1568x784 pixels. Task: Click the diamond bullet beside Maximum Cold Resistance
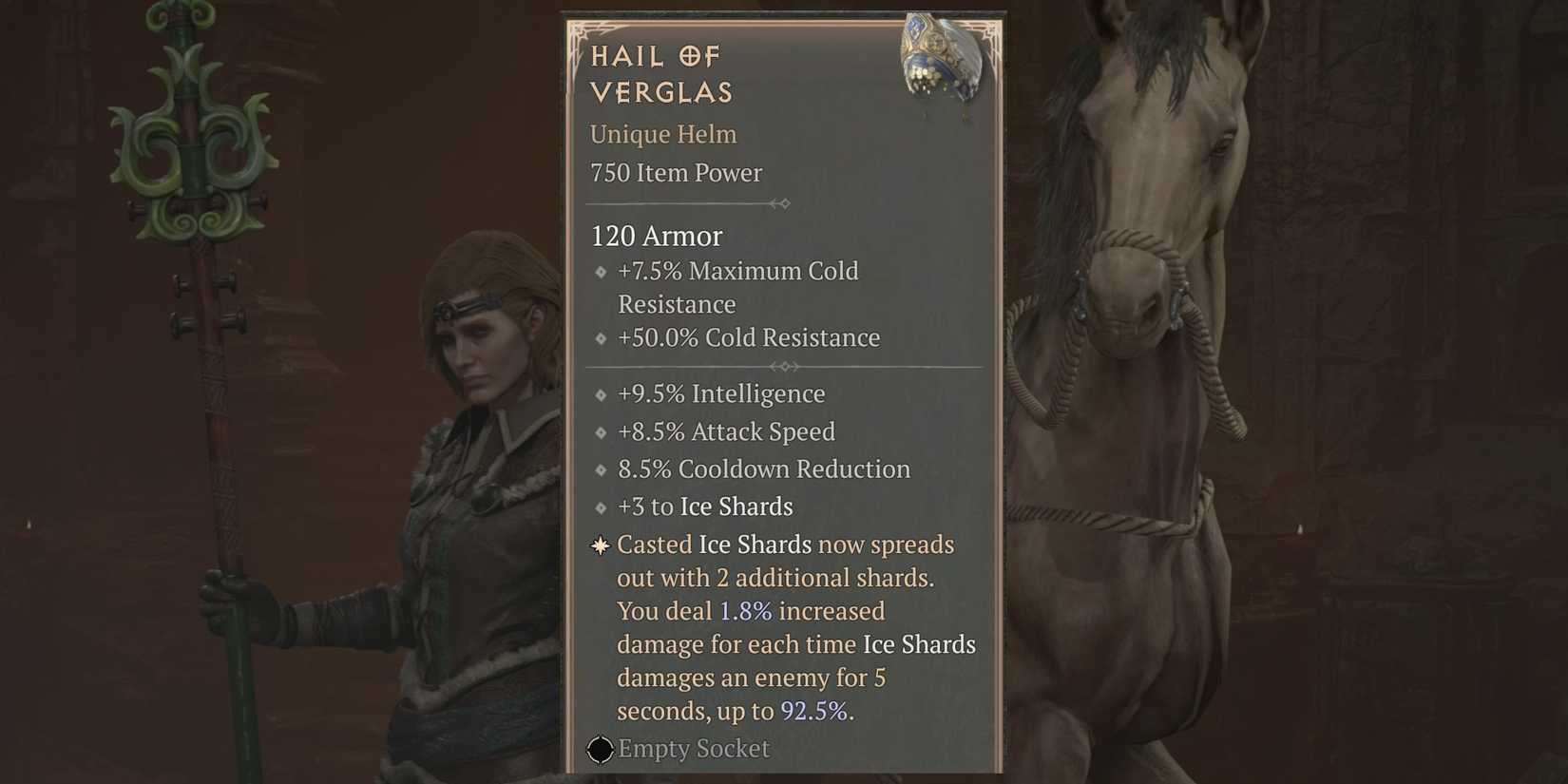point(601,272)
